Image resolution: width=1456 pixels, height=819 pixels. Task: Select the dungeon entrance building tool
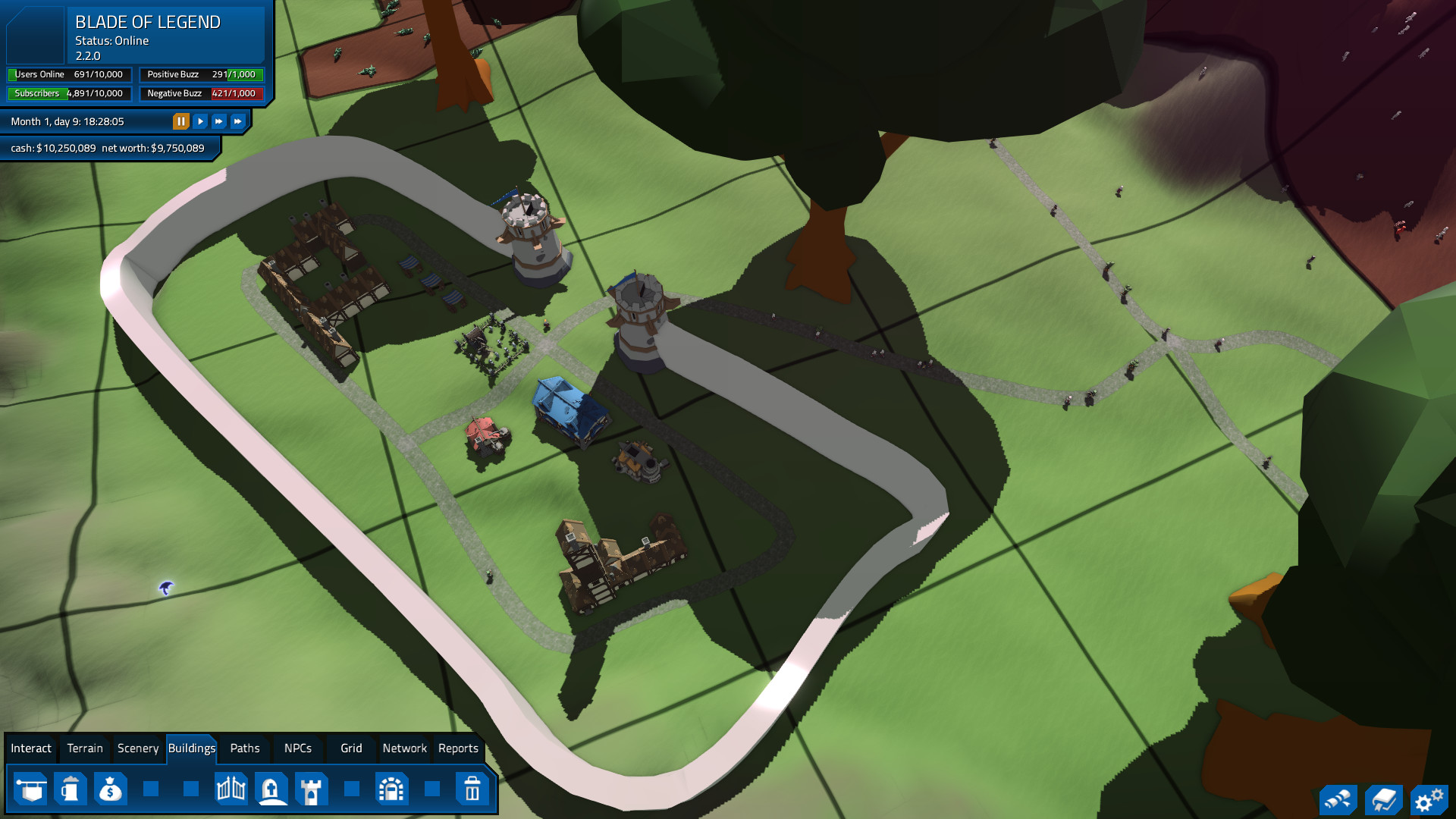[x=392, y=789]
